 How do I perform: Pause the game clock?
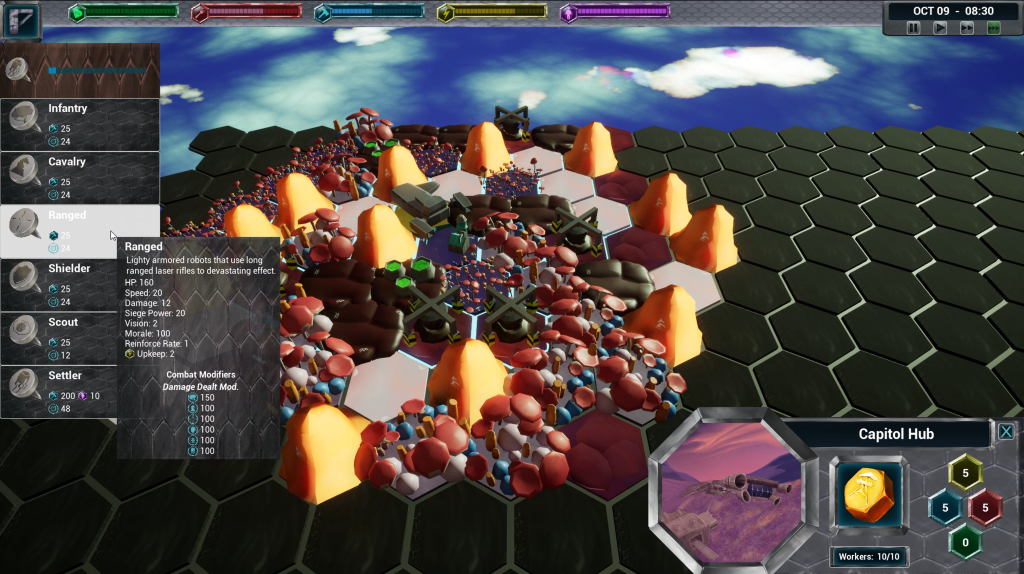[913, 28]
